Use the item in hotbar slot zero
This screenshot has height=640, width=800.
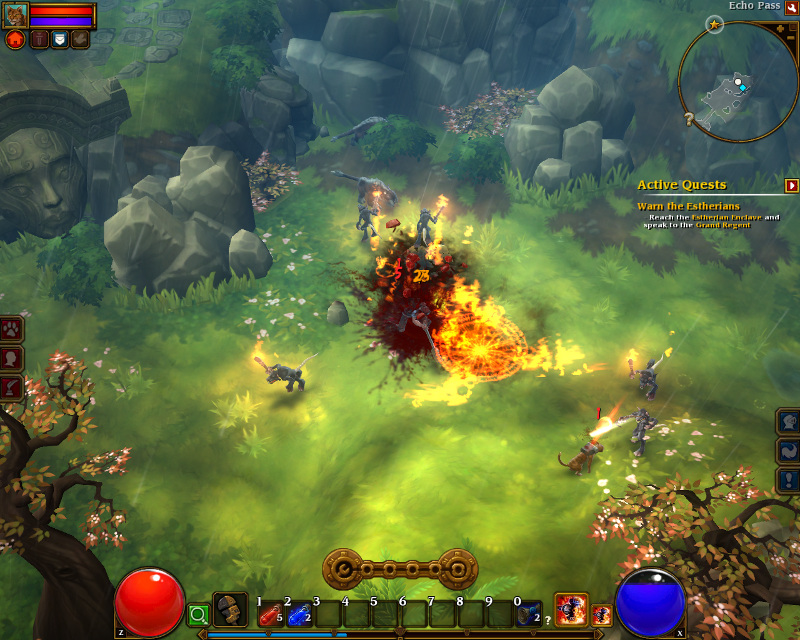(529, 613)
